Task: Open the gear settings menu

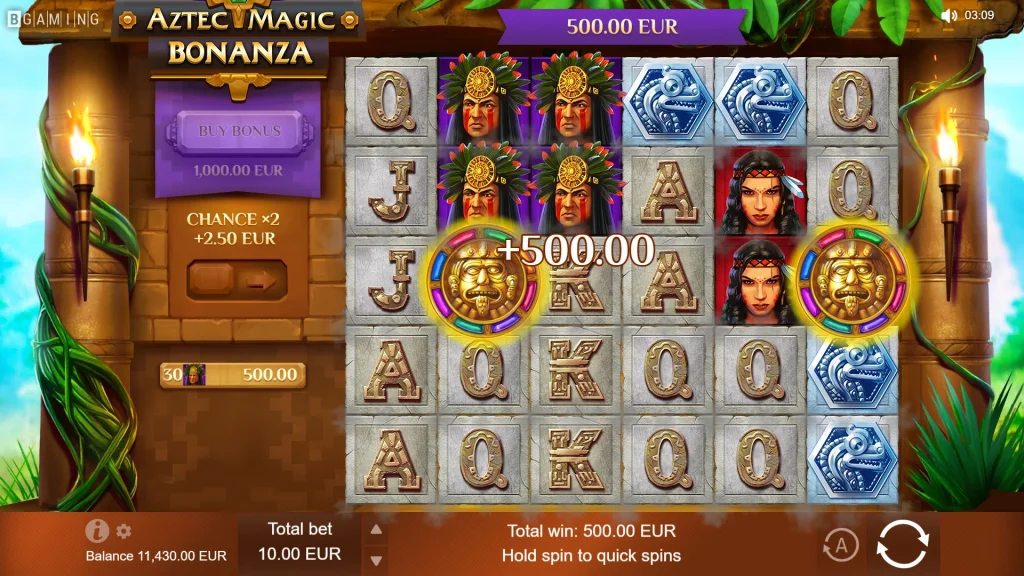Action: tap(124, 531)
